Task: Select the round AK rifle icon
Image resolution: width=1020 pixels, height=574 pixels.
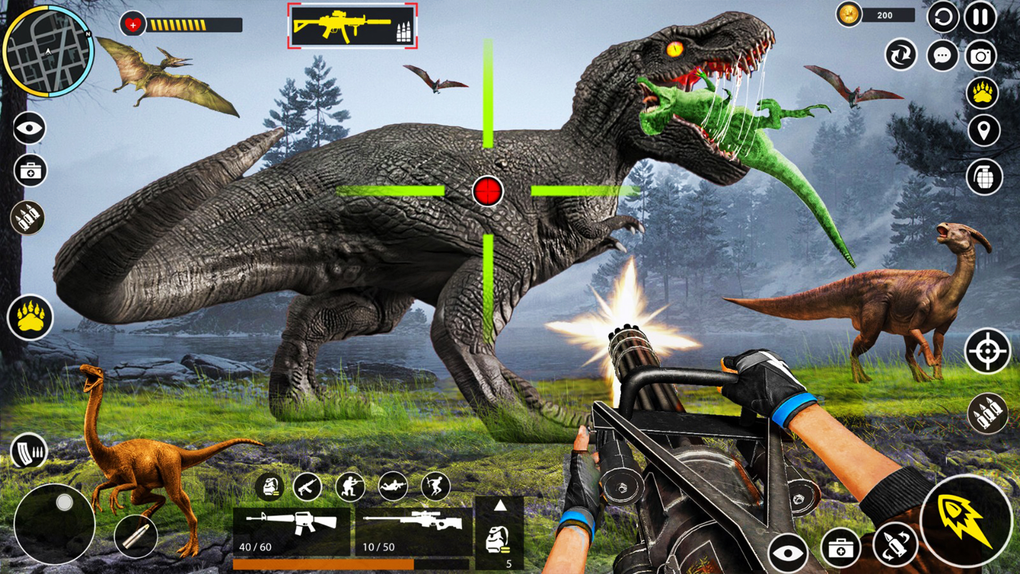Action: point(308,486)
